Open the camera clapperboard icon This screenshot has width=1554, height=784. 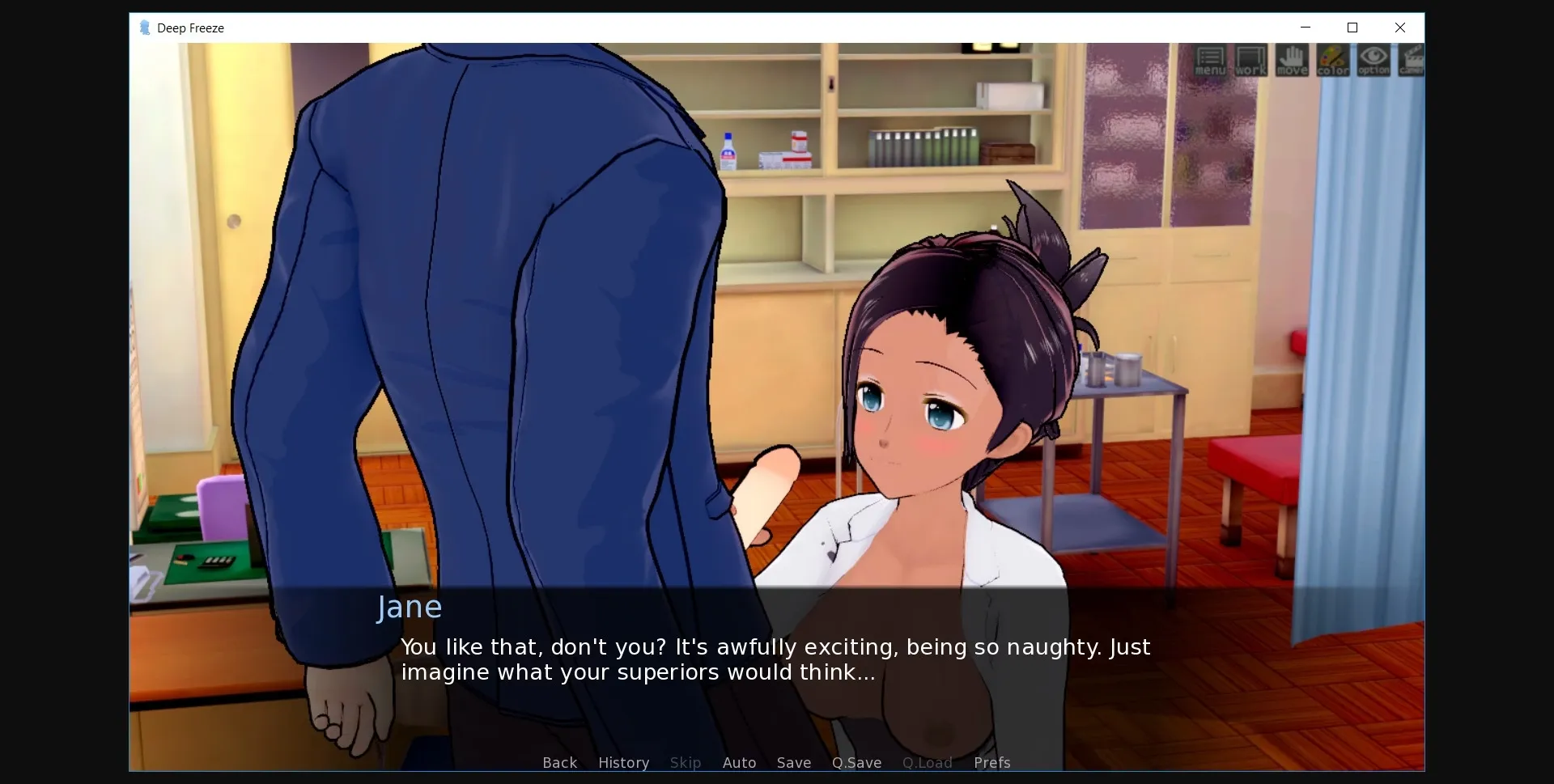(x=1411, y=61)
